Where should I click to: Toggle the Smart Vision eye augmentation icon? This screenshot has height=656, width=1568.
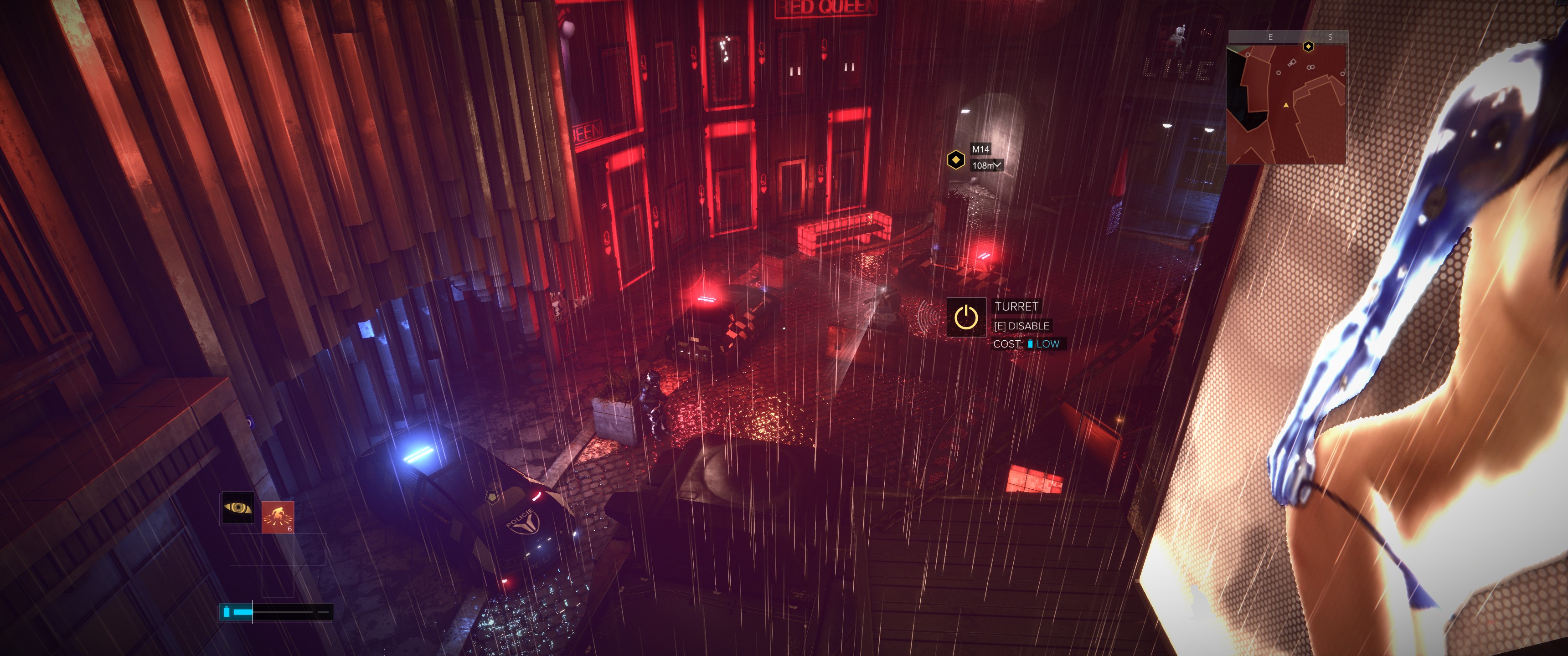tap(237, 507)
